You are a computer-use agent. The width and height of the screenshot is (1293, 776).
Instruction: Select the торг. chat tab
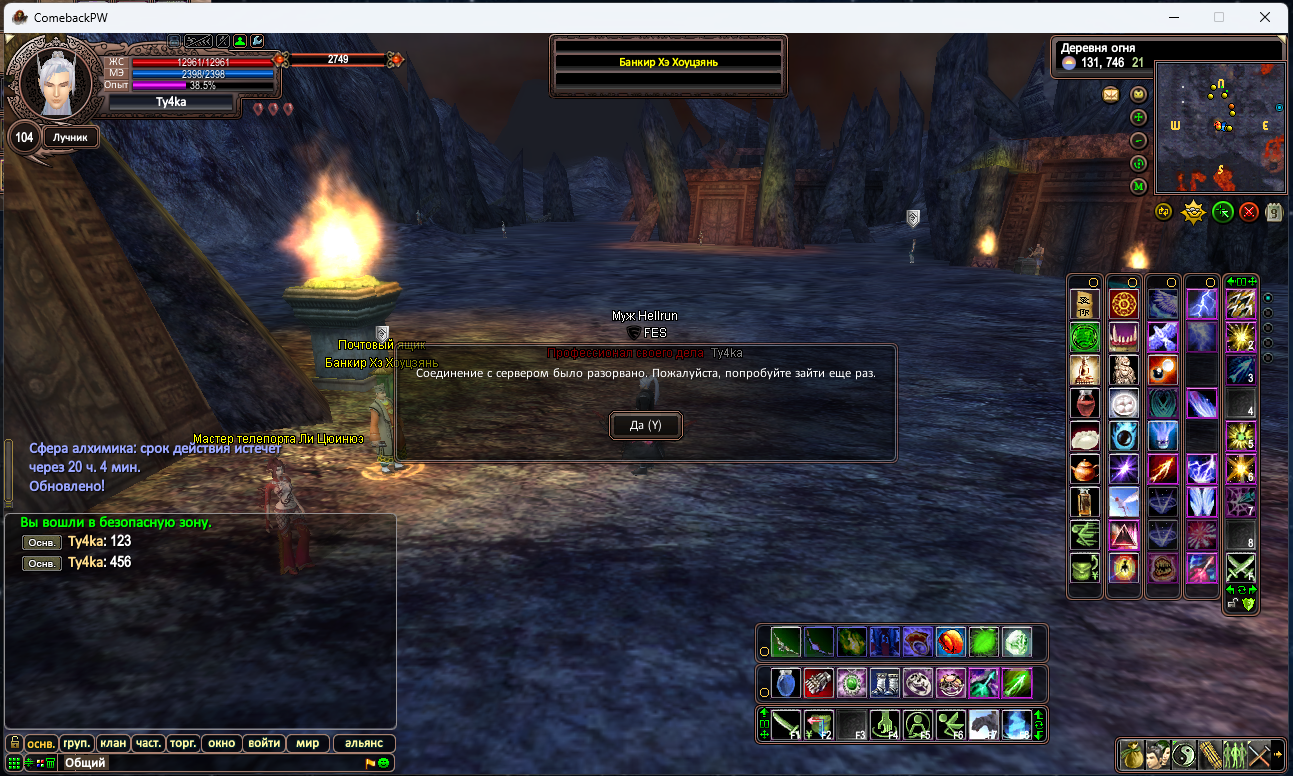pos(183,743)
